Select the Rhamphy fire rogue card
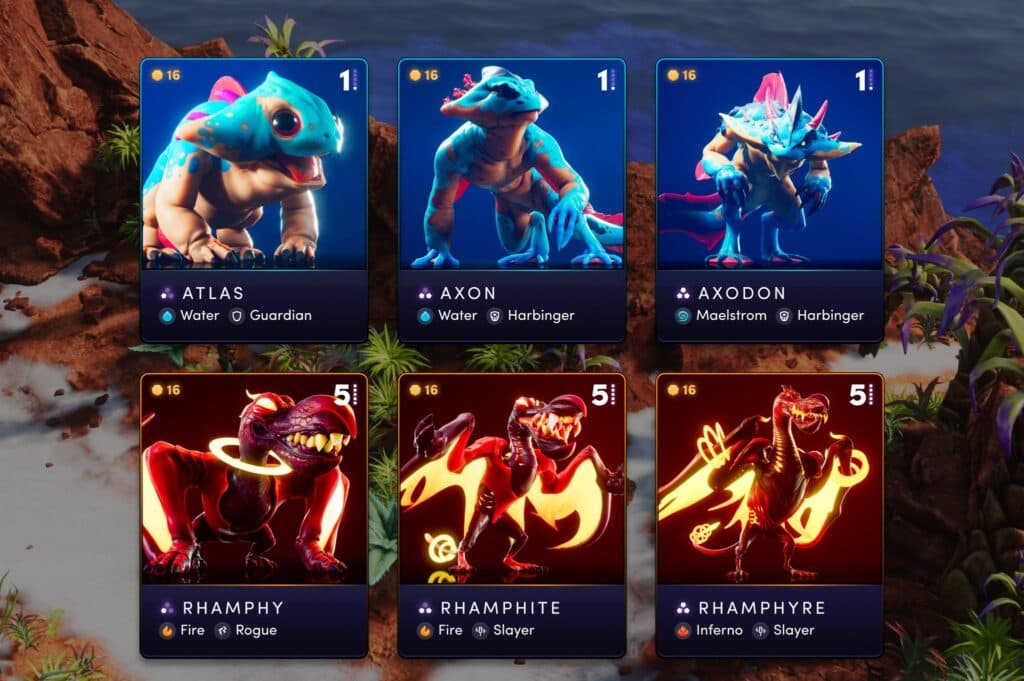Image resolution: width=1024 pixels, height=681 pixels. coord(254,515)
